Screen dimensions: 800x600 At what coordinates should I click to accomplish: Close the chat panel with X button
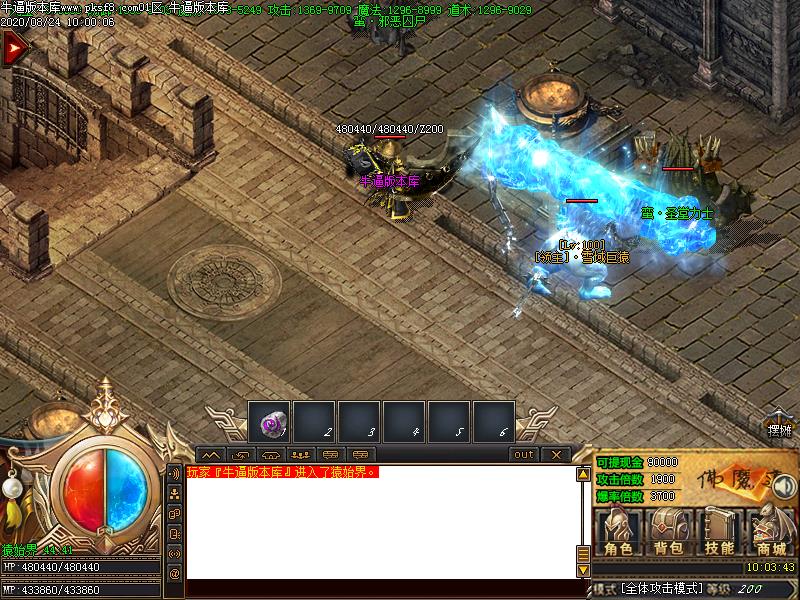[x=556, y=455]
